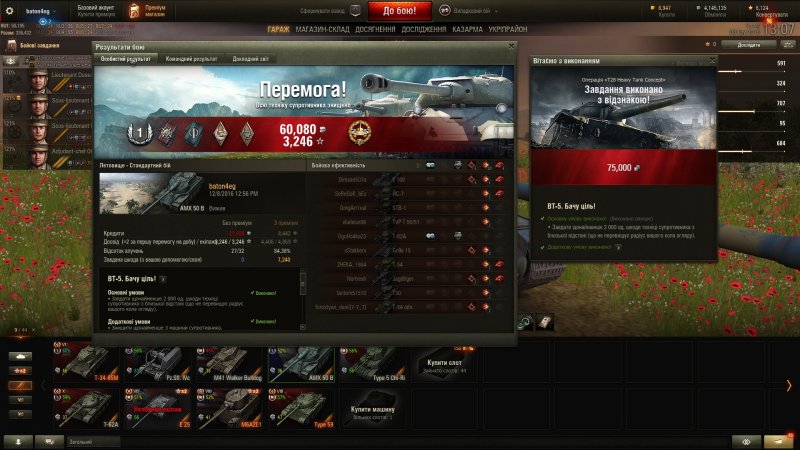Select the T-34-85M tank in carousel
The image size is (800, 450).
pos(93,364)
